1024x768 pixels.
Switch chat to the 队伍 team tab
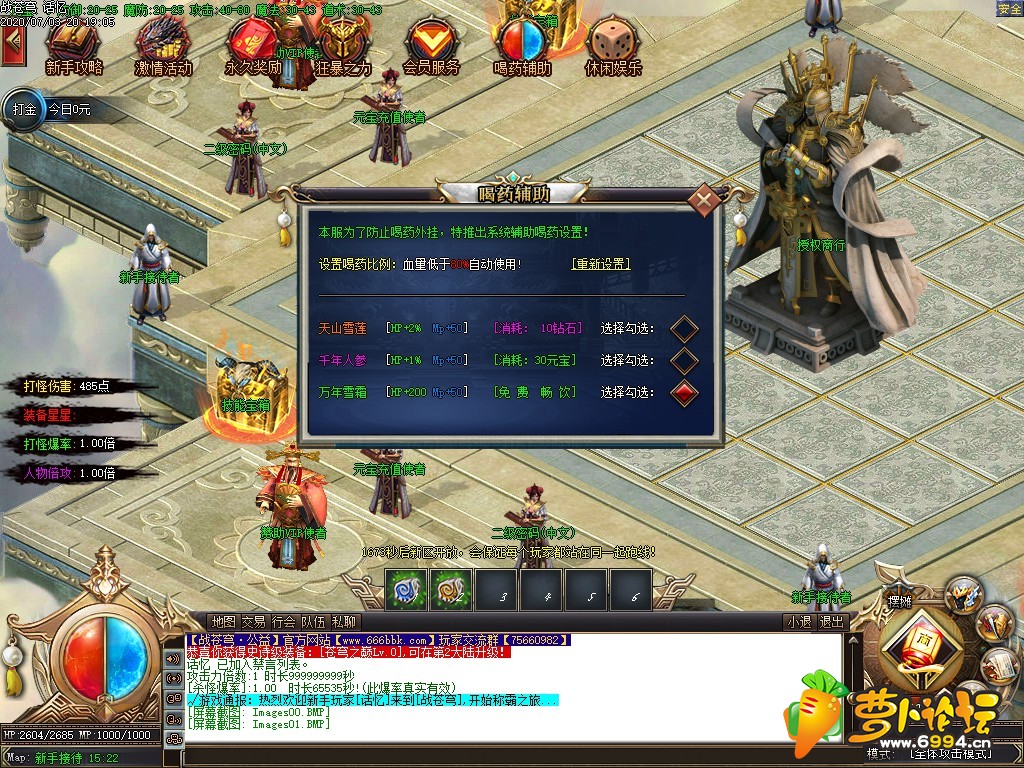tap(314, 622)
